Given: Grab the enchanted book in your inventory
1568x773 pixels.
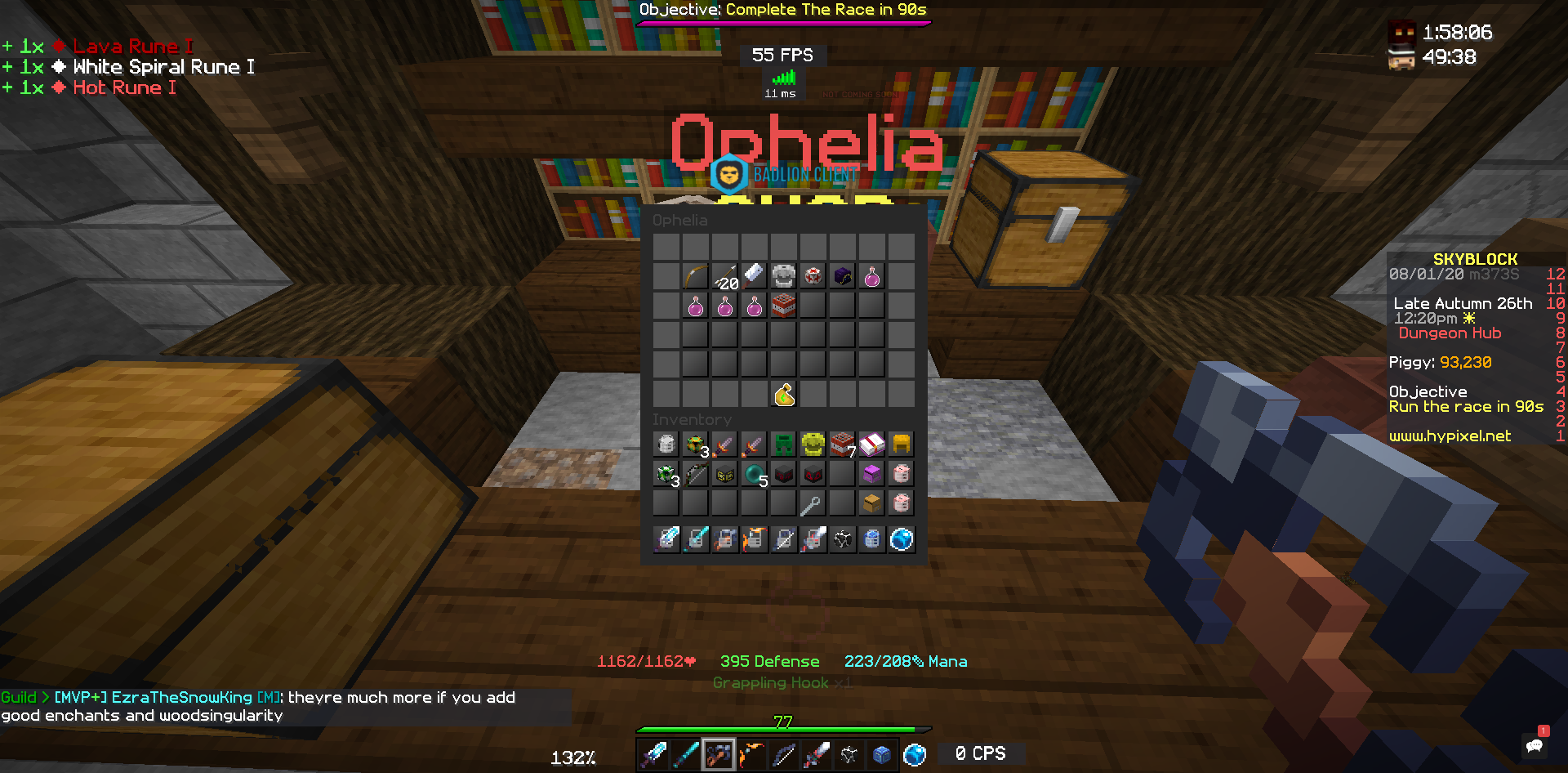Looking at the screenshot, I should coord(871,443).
